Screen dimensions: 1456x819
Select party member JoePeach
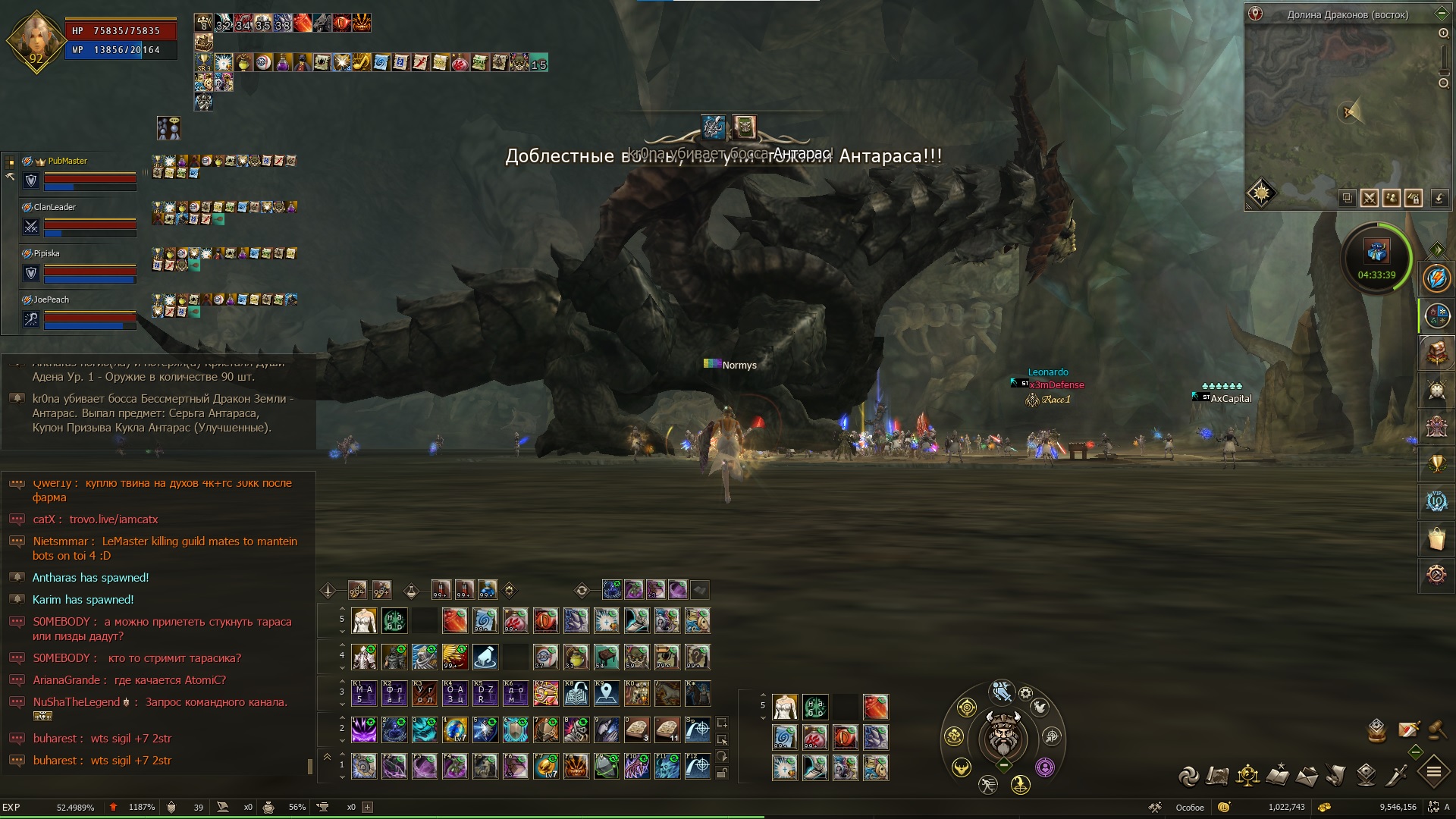pos(51,300)
